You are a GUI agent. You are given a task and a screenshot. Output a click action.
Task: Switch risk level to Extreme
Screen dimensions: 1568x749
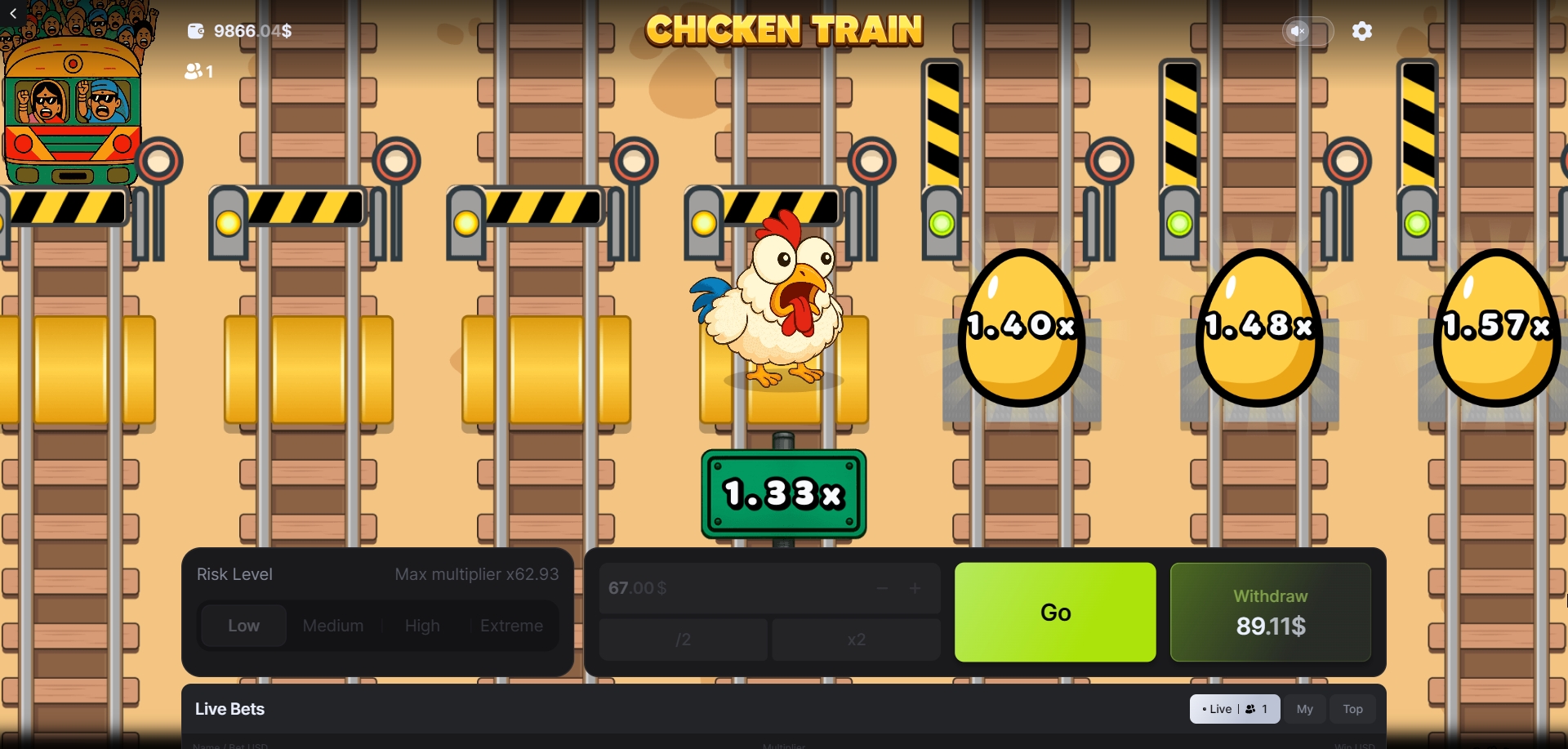[x=511, y=626]
